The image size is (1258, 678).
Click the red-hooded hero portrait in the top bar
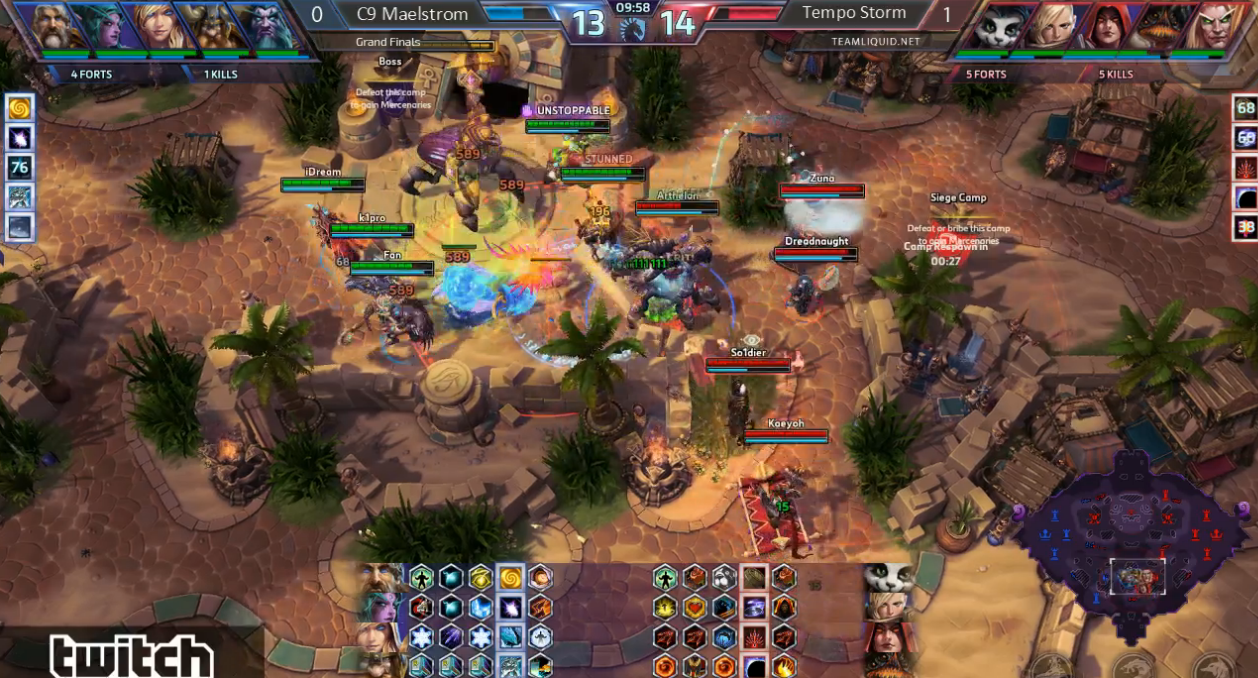1104,27
